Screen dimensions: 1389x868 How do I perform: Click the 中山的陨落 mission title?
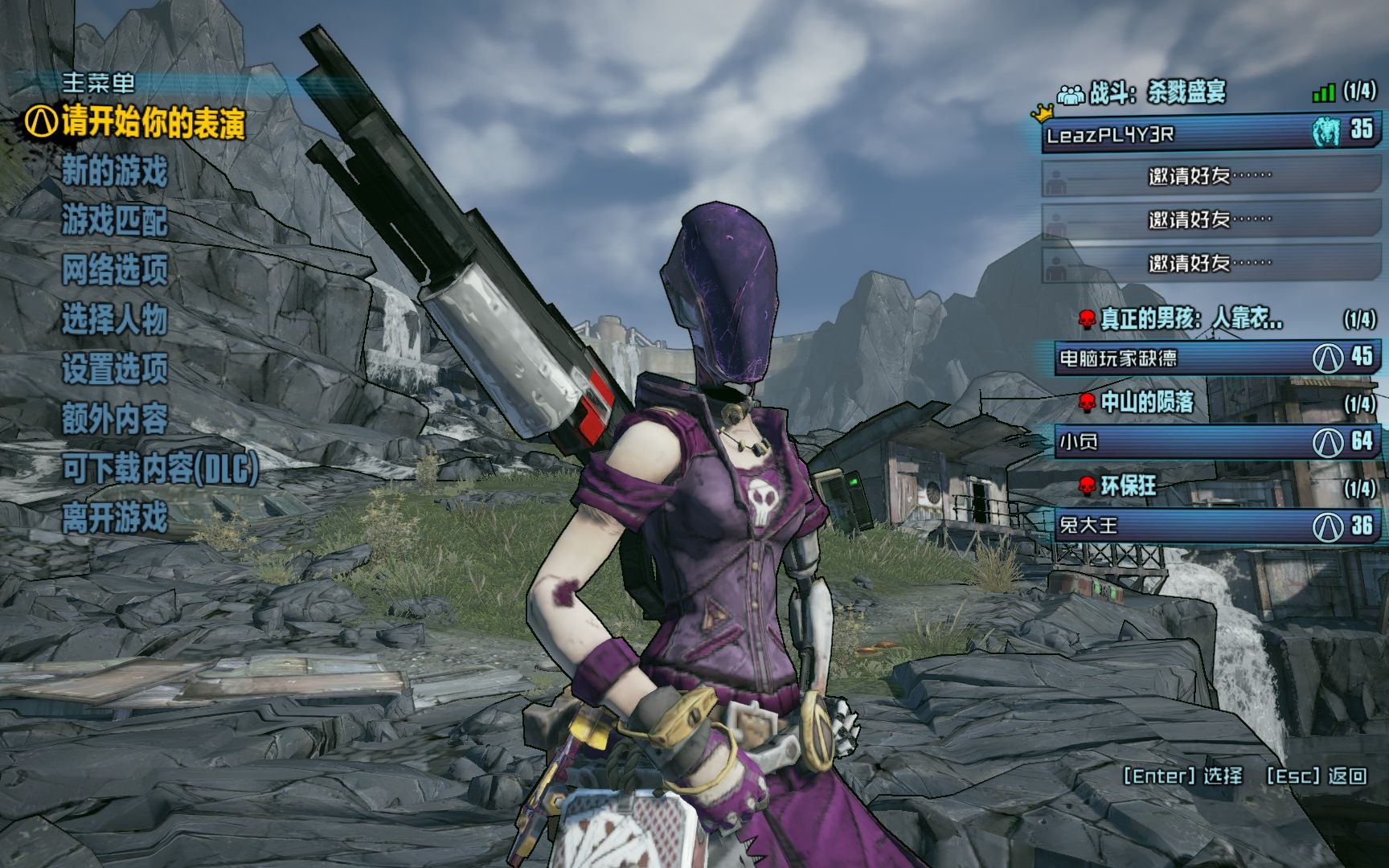(x=1147, y=403)
